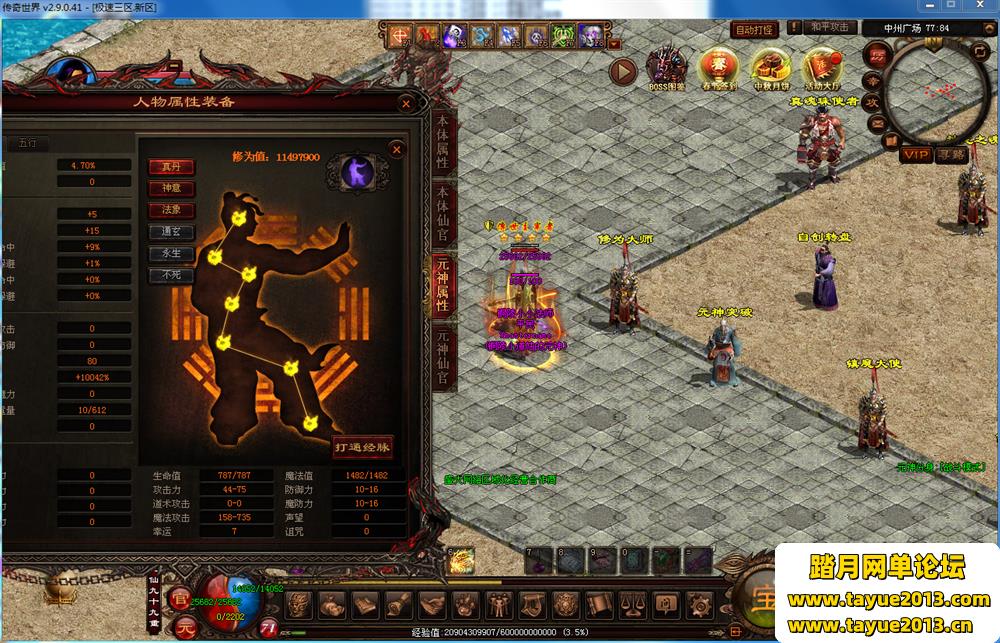Close the inner meridian sub-panel
This screenshot has height=643, width=1000.
point(397,150)
